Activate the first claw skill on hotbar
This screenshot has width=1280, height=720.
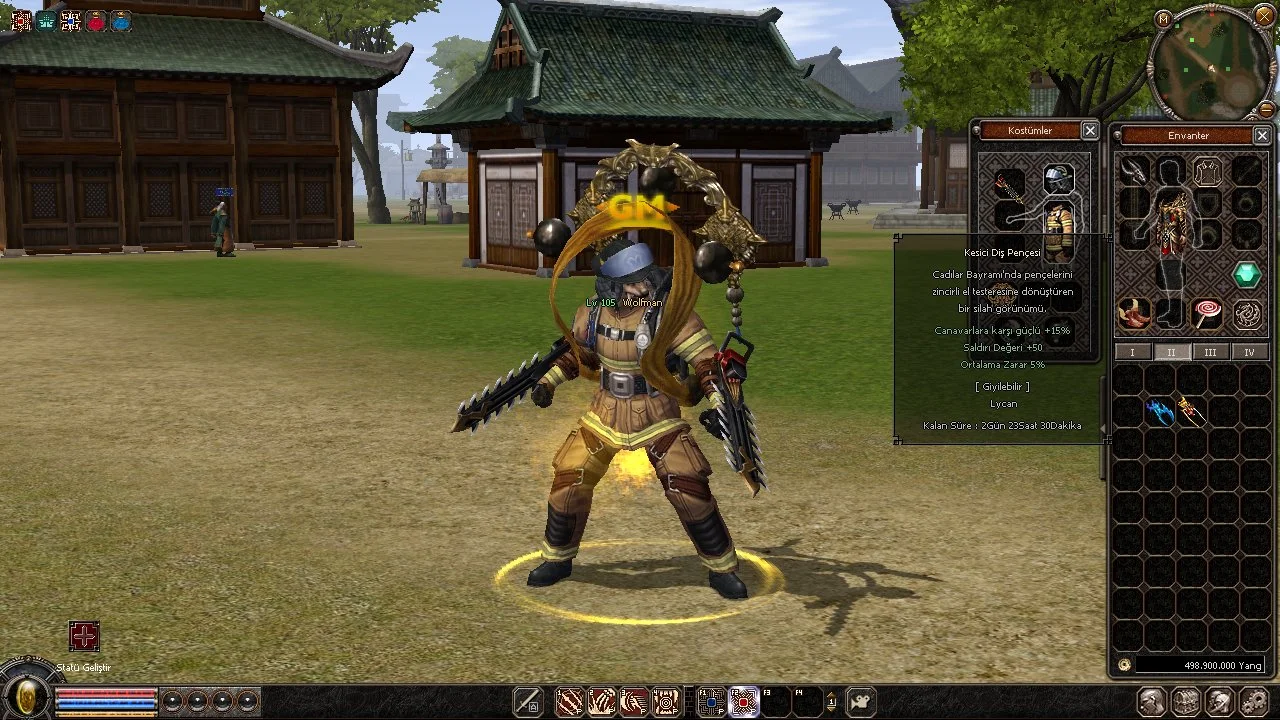pos(569,702)
